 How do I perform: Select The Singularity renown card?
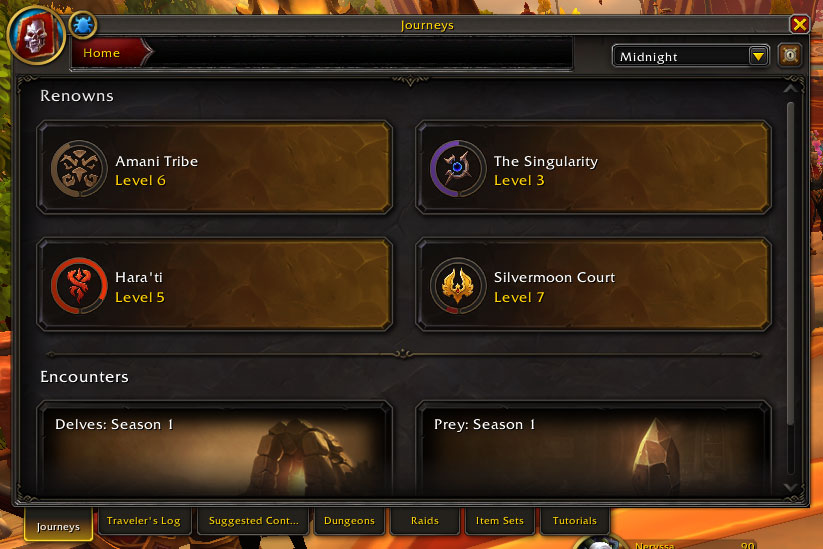593,168
